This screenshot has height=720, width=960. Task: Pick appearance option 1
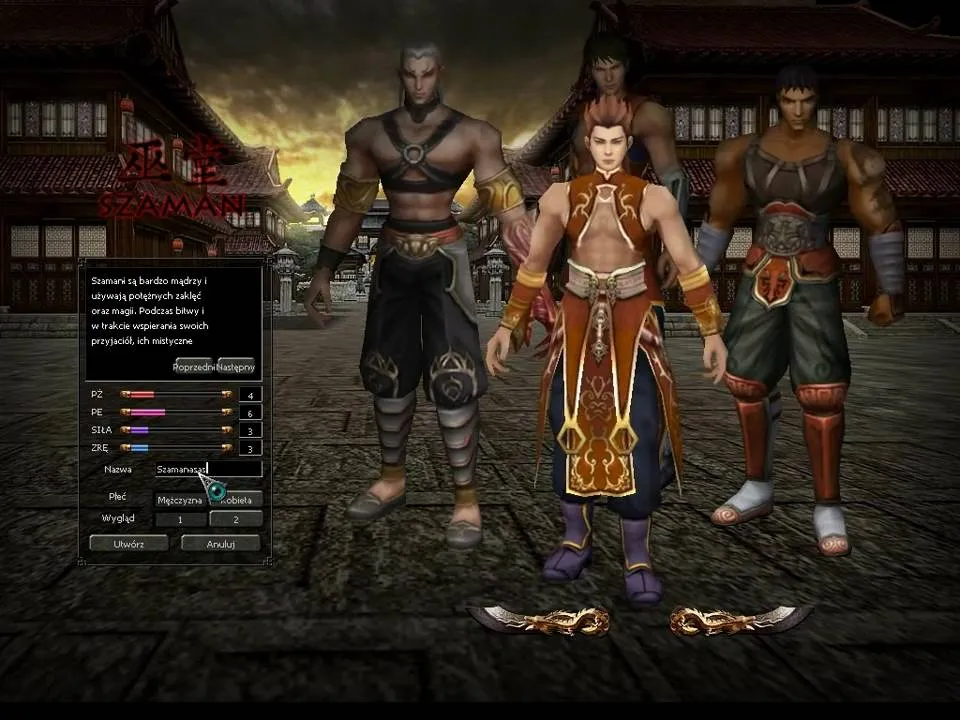click(x=180, y=520)
